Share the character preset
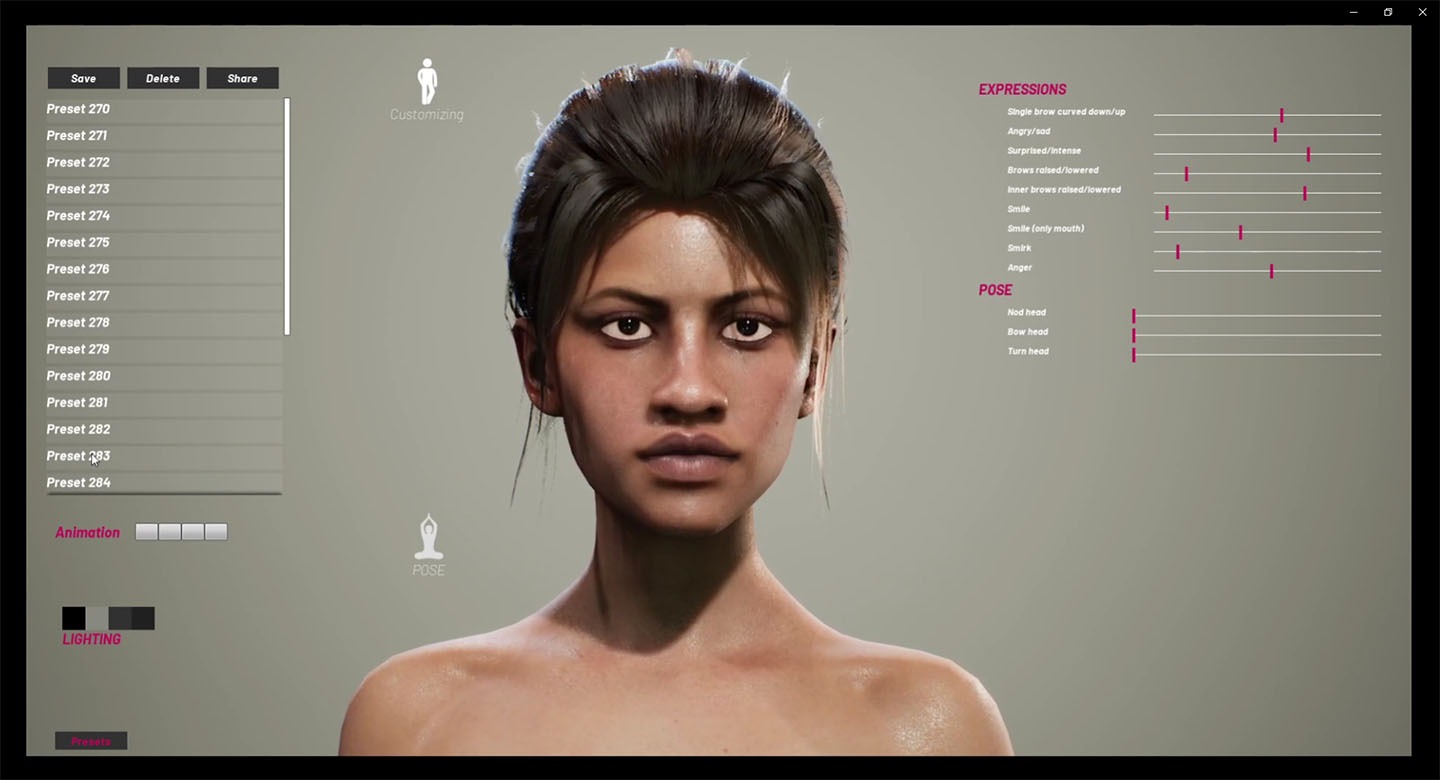The height and width of the screenshot is (780, 1440). click(x=242, y=78)
